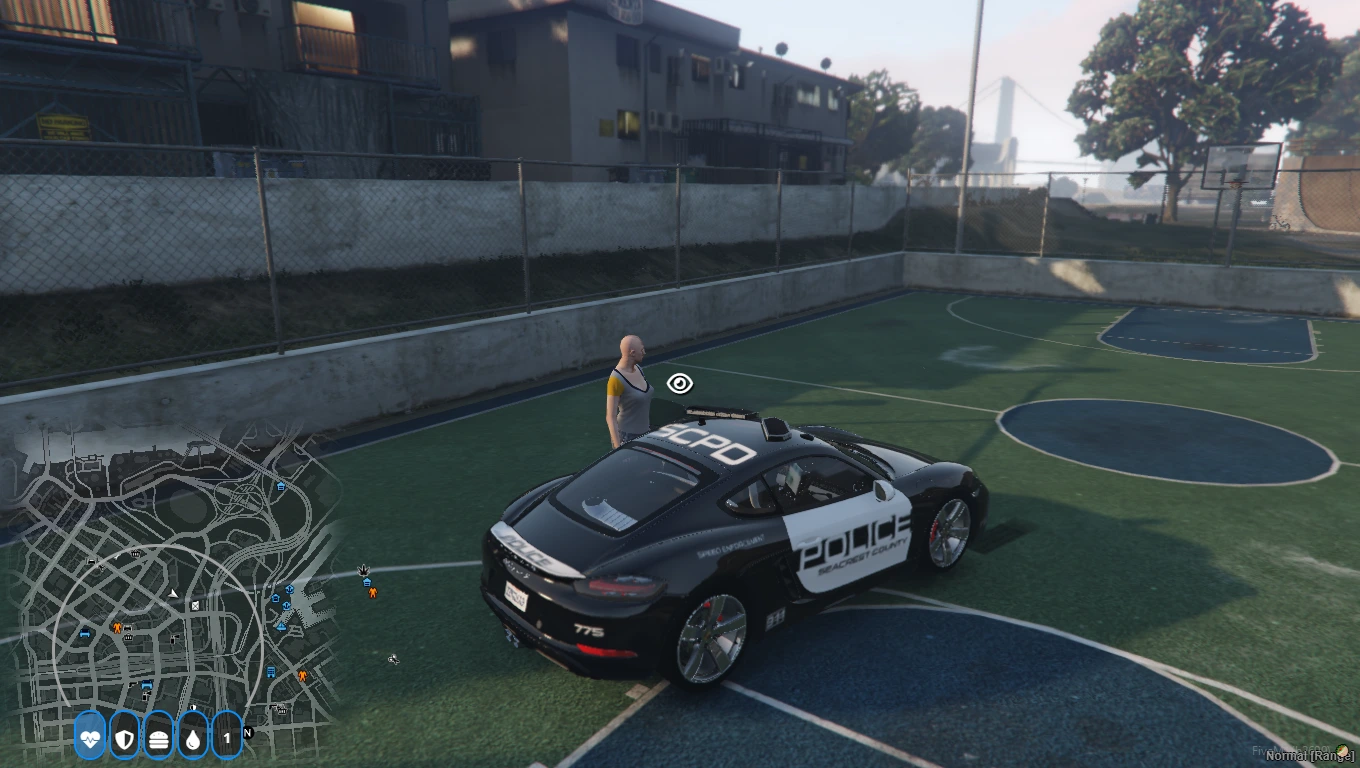The image size is (1360, 768).
Task: Select the water drop thirst icon
Action: tap(193, 738)
